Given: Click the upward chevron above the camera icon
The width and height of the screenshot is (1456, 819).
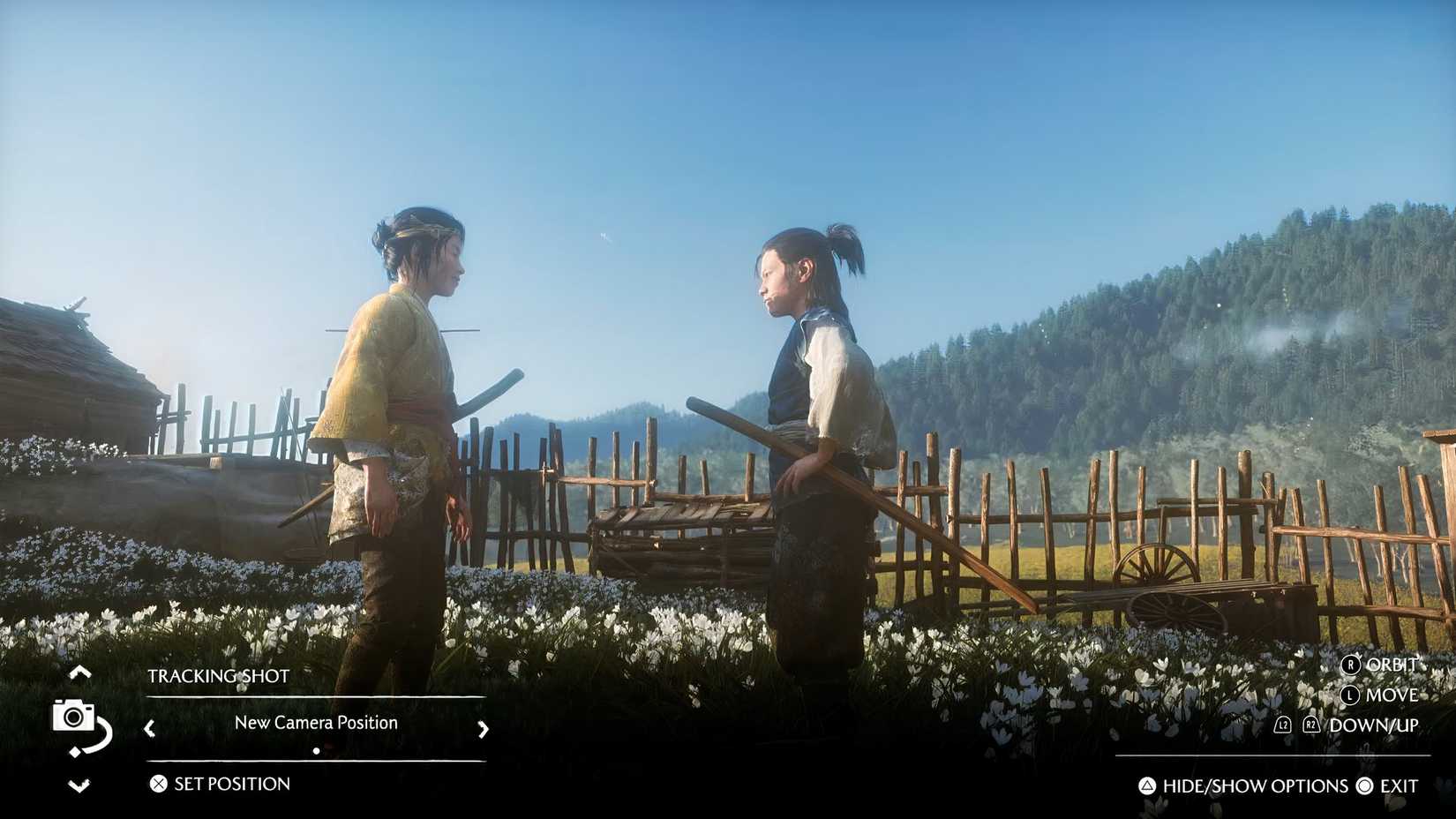Looking at the screenshot, I should pos(80,673).
